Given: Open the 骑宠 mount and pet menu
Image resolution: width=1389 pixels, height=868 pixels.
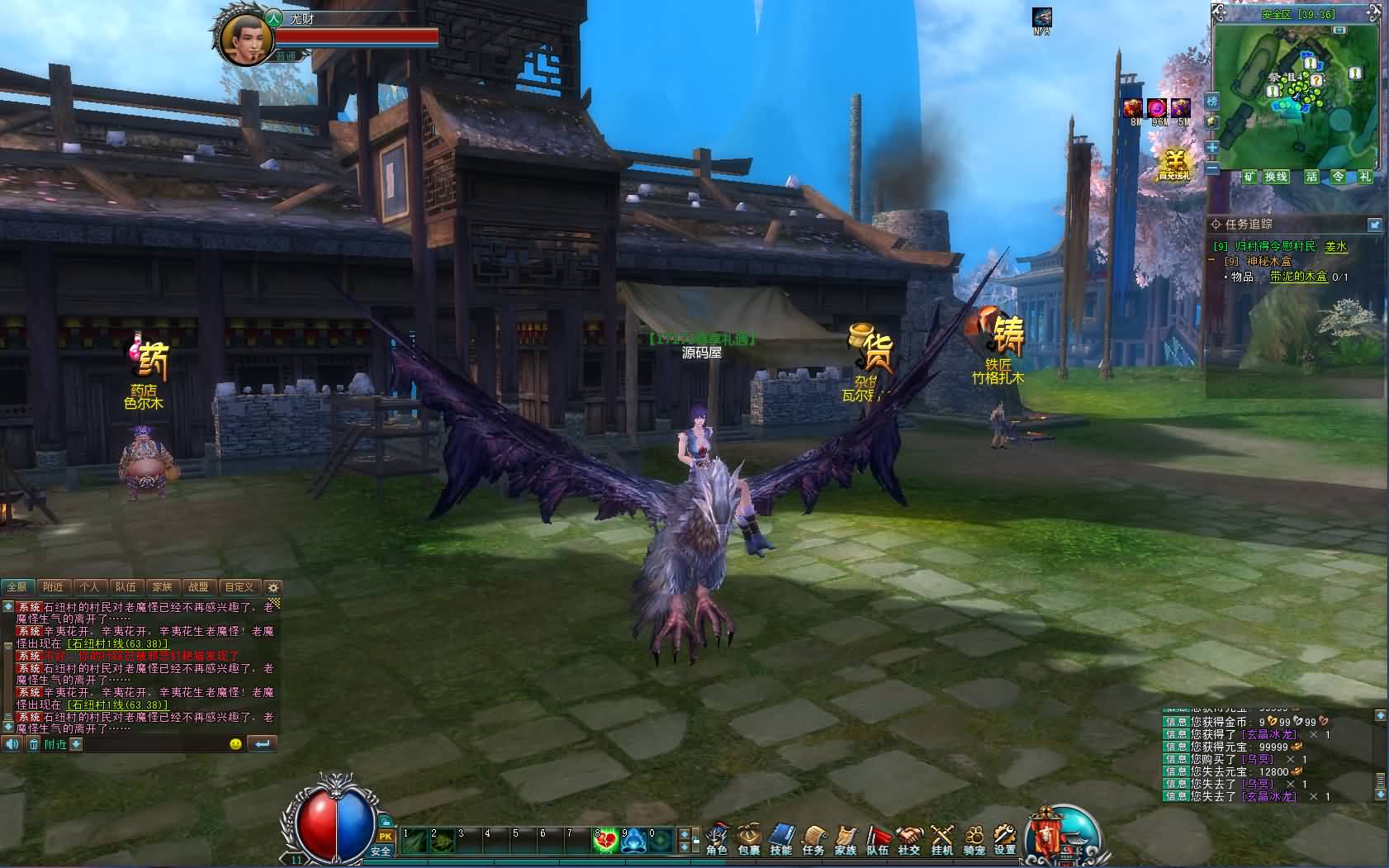Looking at the screenshot, I should tap(974, 838).
